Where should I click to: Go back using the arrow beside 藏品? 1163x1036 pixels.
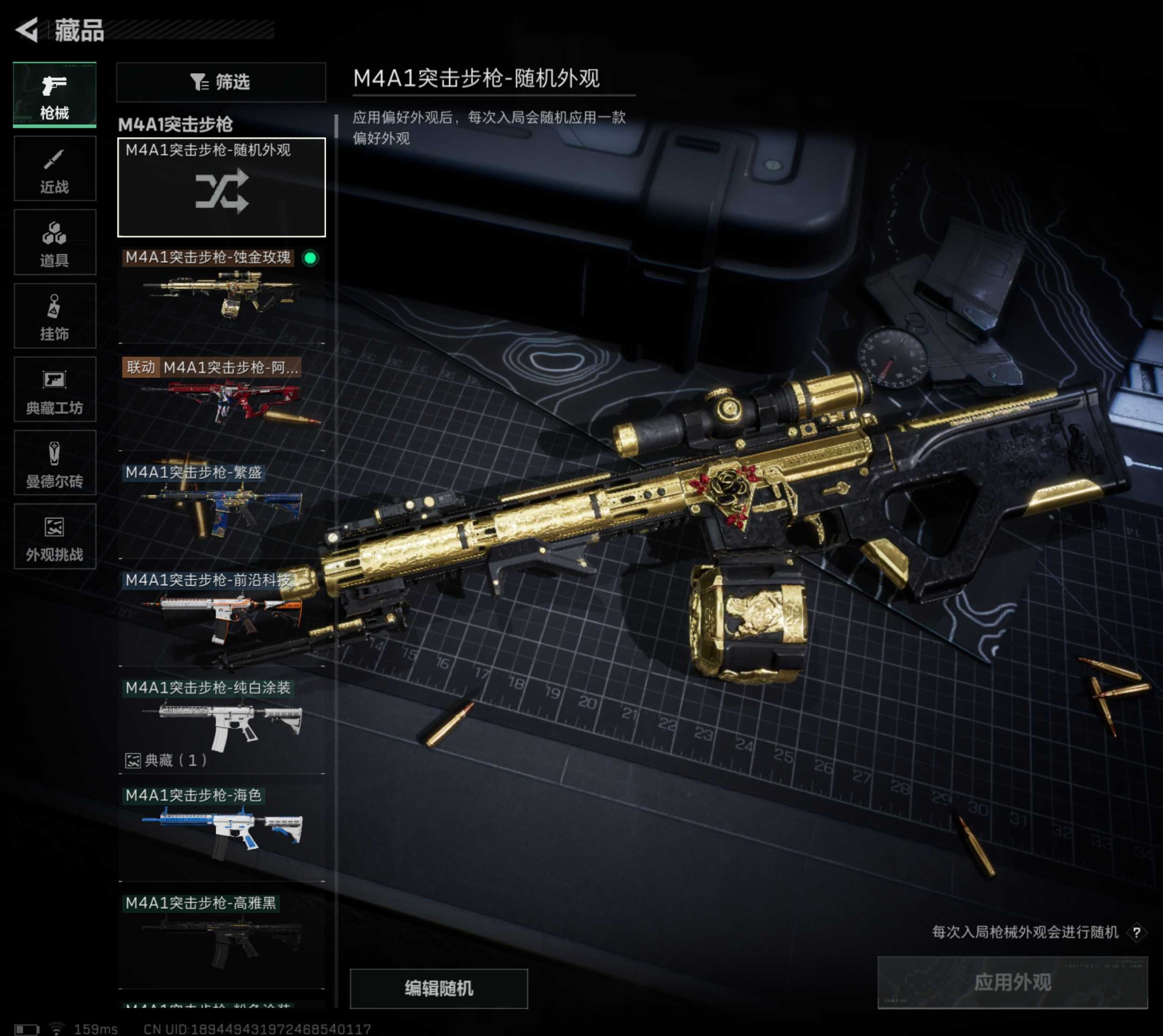[27, 30]
